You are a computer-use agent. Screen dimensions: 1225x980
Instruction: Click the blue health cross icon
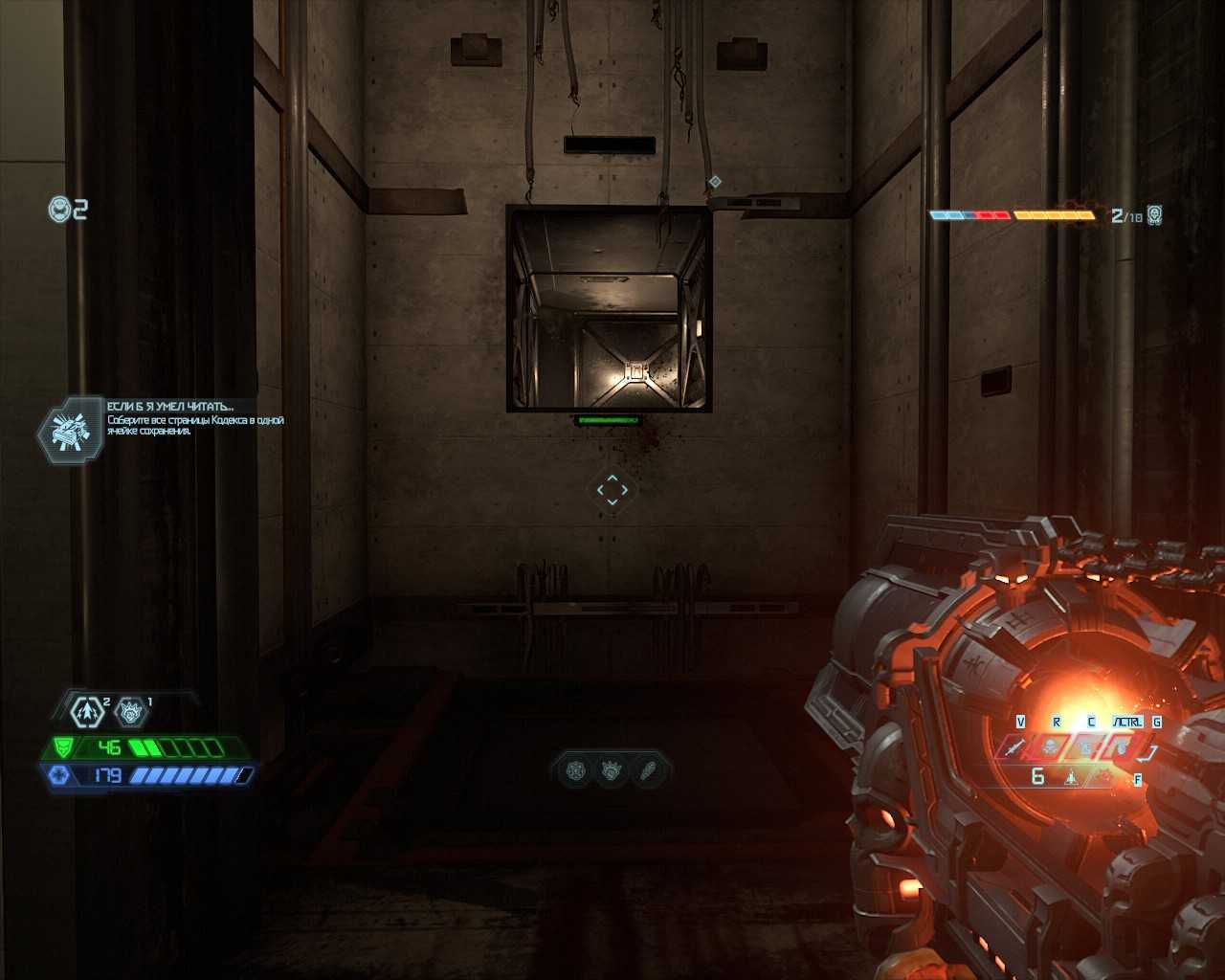[59, 775]
